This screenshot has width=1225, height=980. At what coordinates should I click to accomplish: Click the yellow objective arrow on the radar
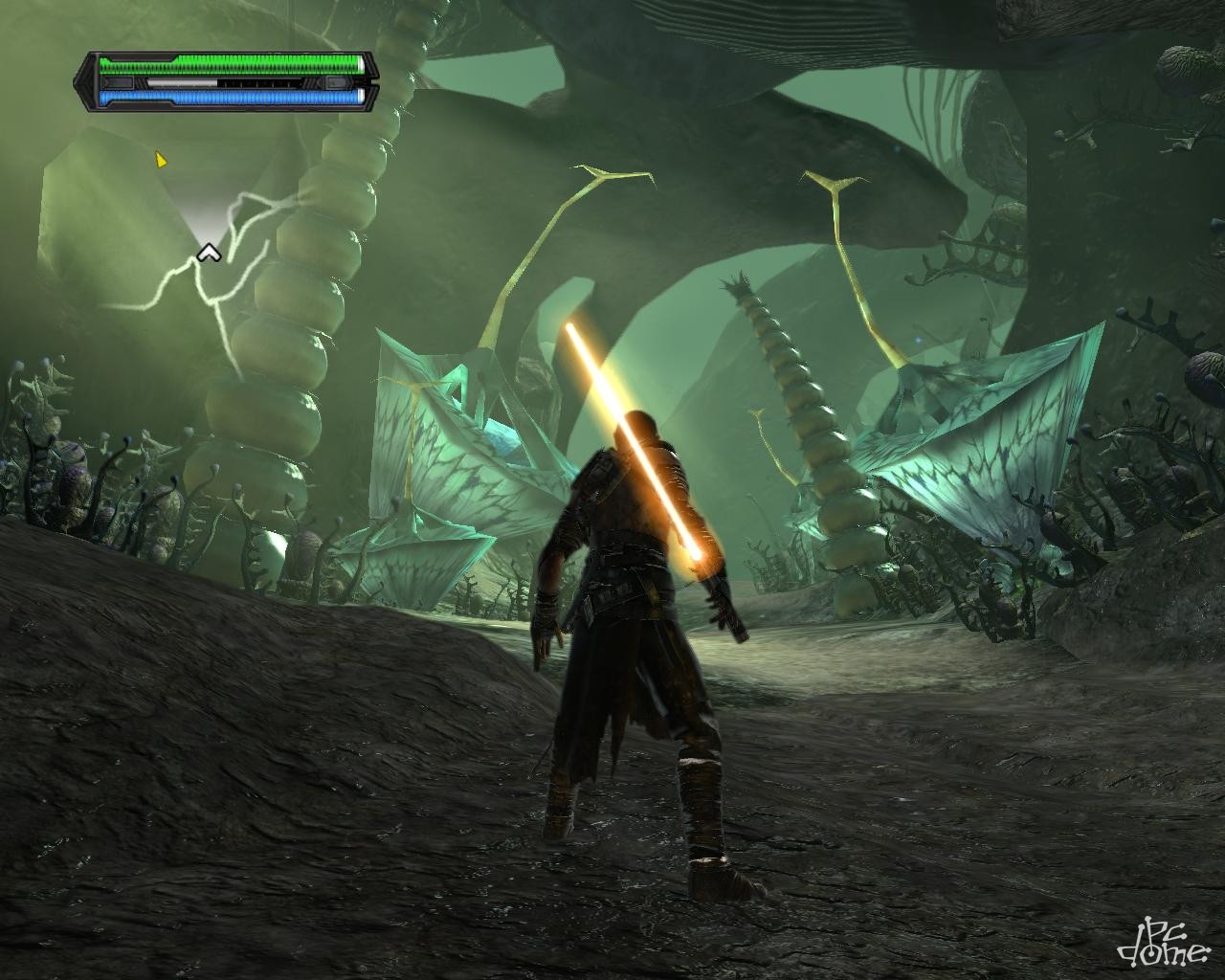click(x=161, y=160)
